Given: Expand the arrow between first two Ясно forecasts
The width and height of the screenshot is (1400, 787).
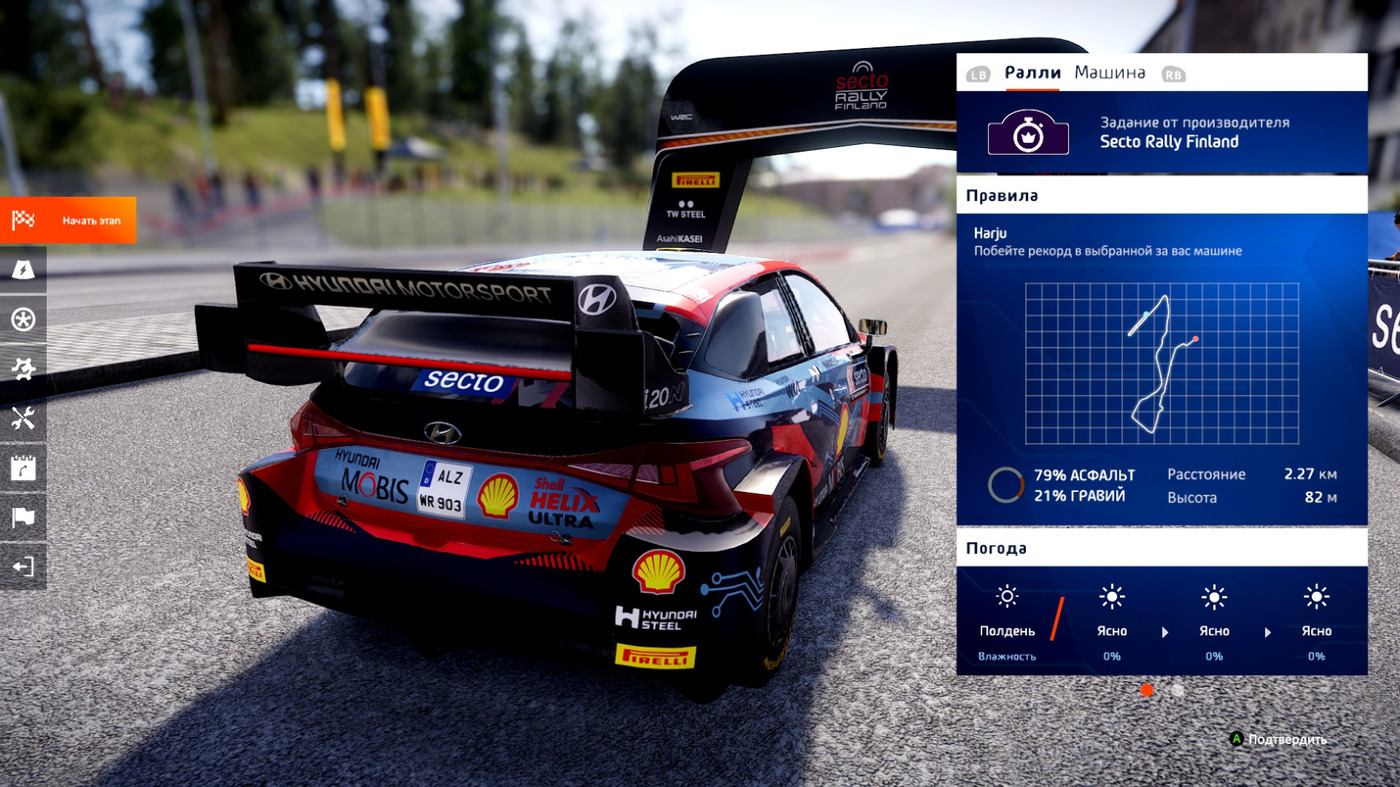Looking at the screenshot, I should coord(1164,631).
